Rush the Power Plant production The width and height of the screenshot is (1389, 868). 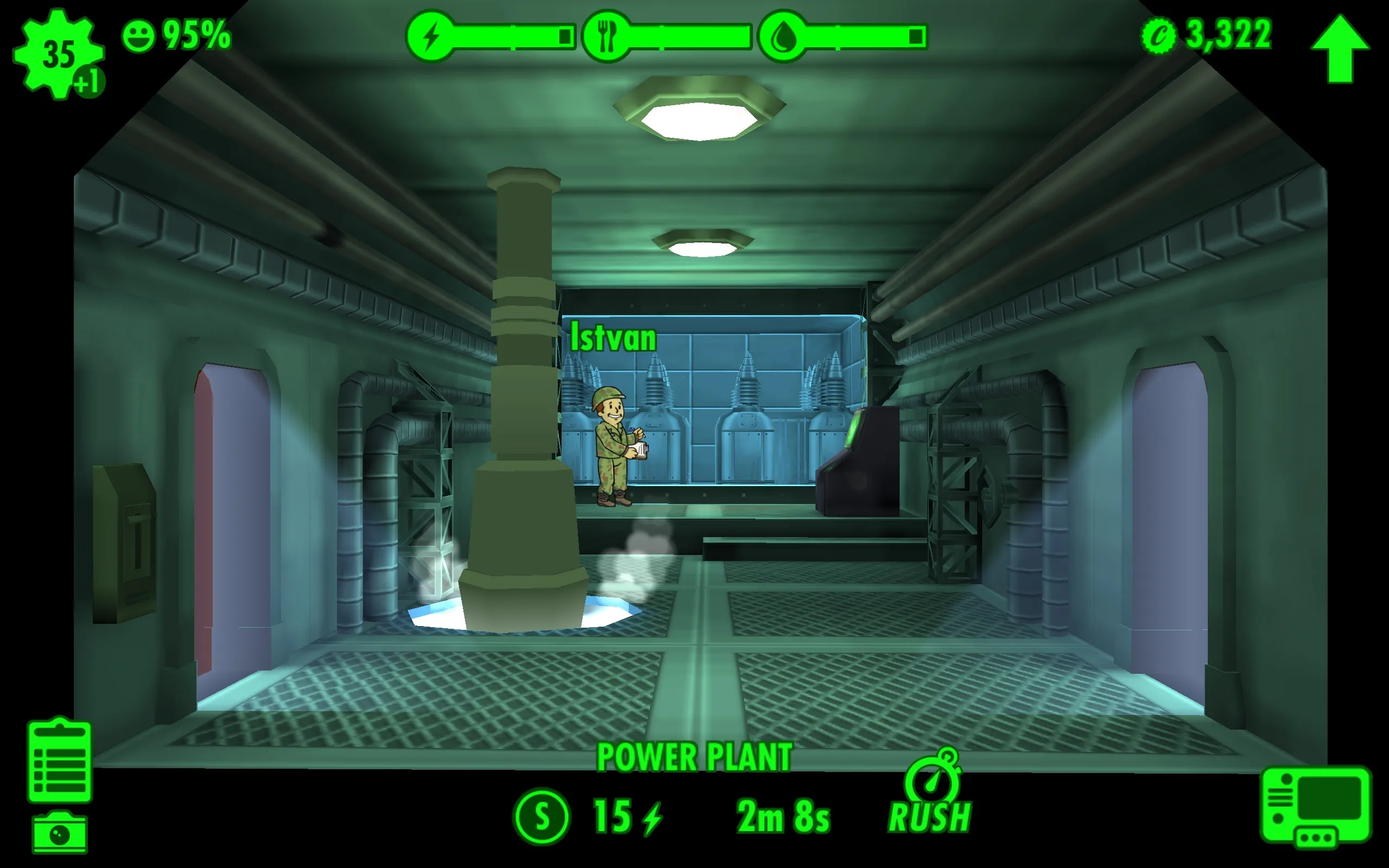[x=931, y=796]
